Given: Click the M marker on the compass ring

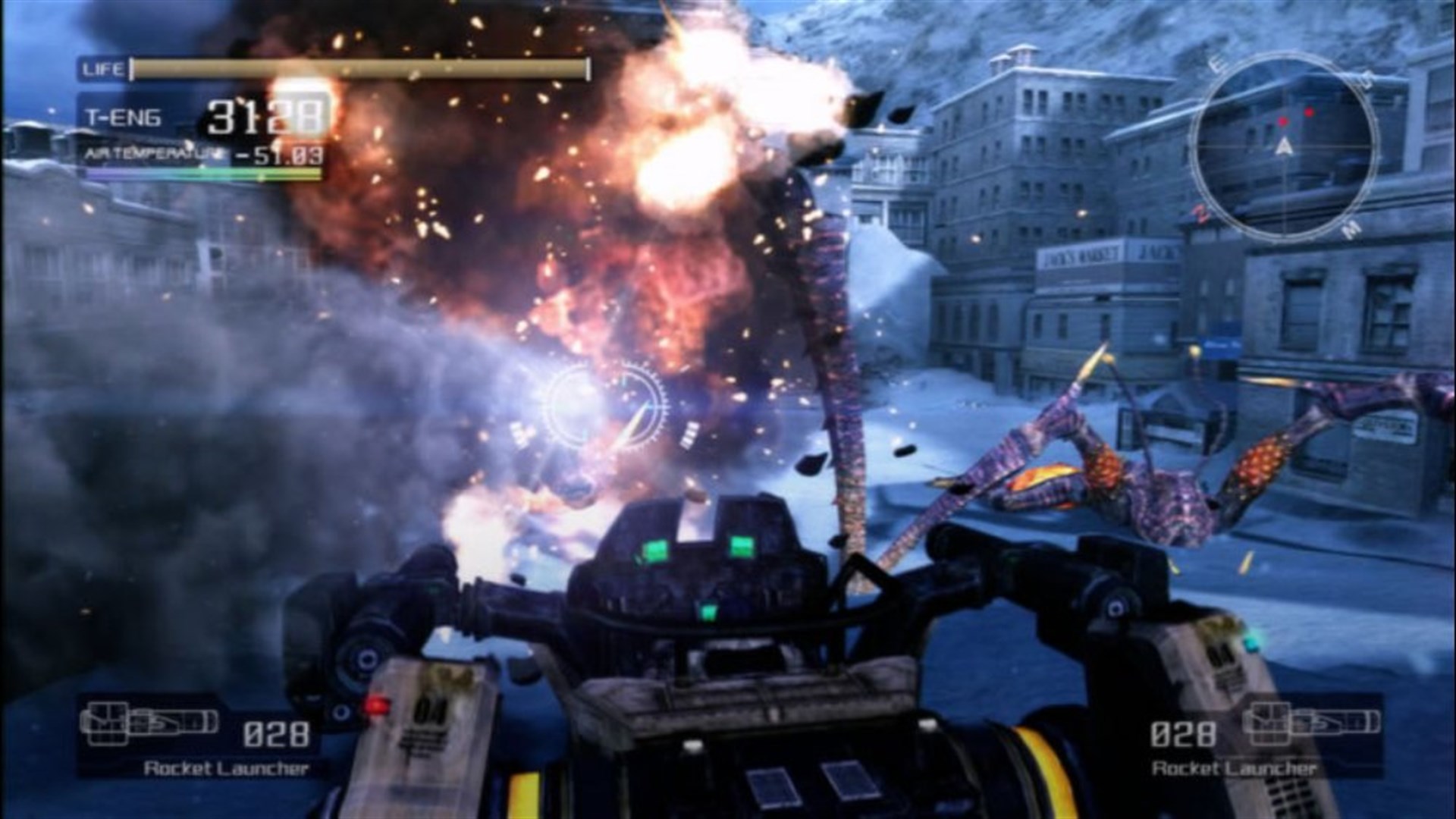Looking at the screenshot, I should [1352, 231].
